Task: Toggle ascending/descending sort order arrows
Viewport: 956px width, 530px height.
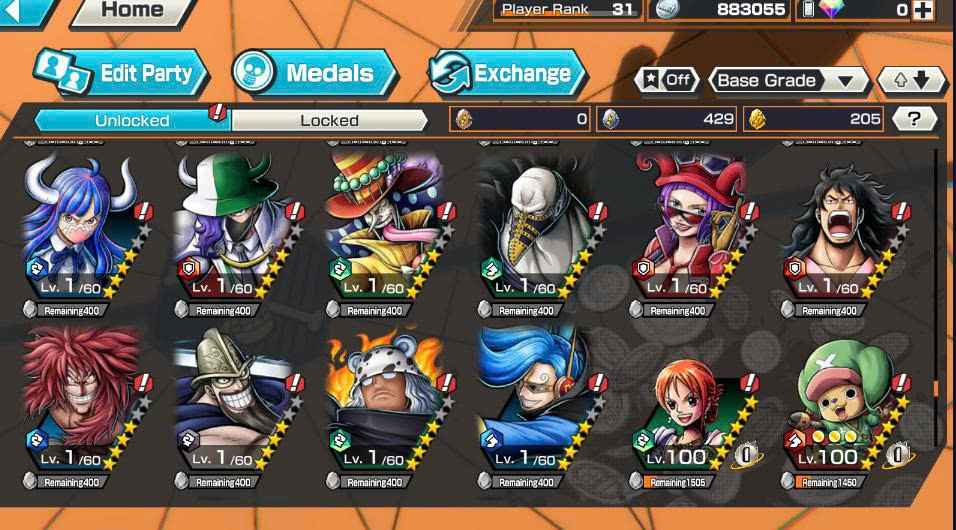Action: click(x=910, y=80)
